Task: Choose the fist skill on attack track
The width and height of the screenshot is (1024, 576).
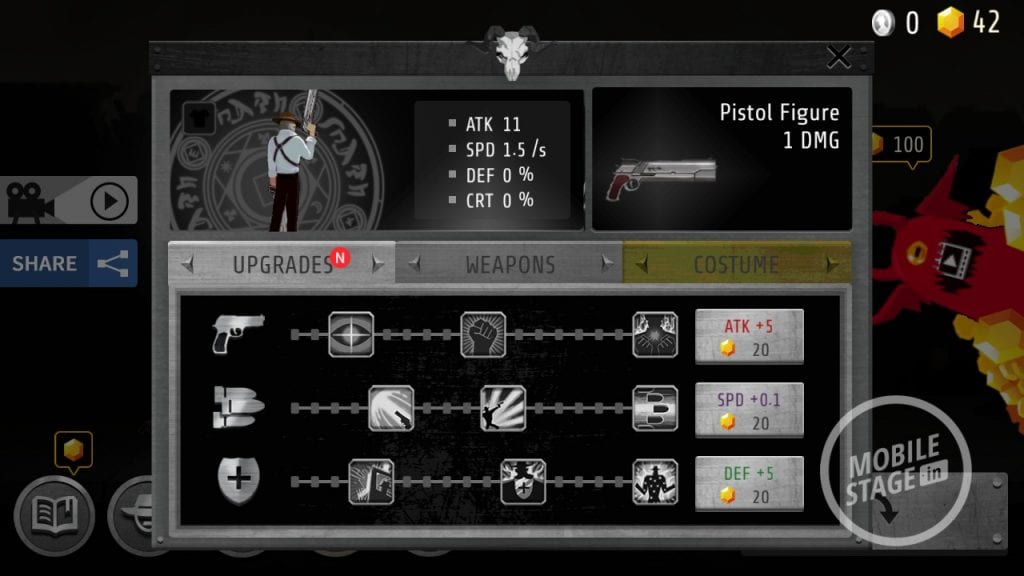Action: coord(483,335)
